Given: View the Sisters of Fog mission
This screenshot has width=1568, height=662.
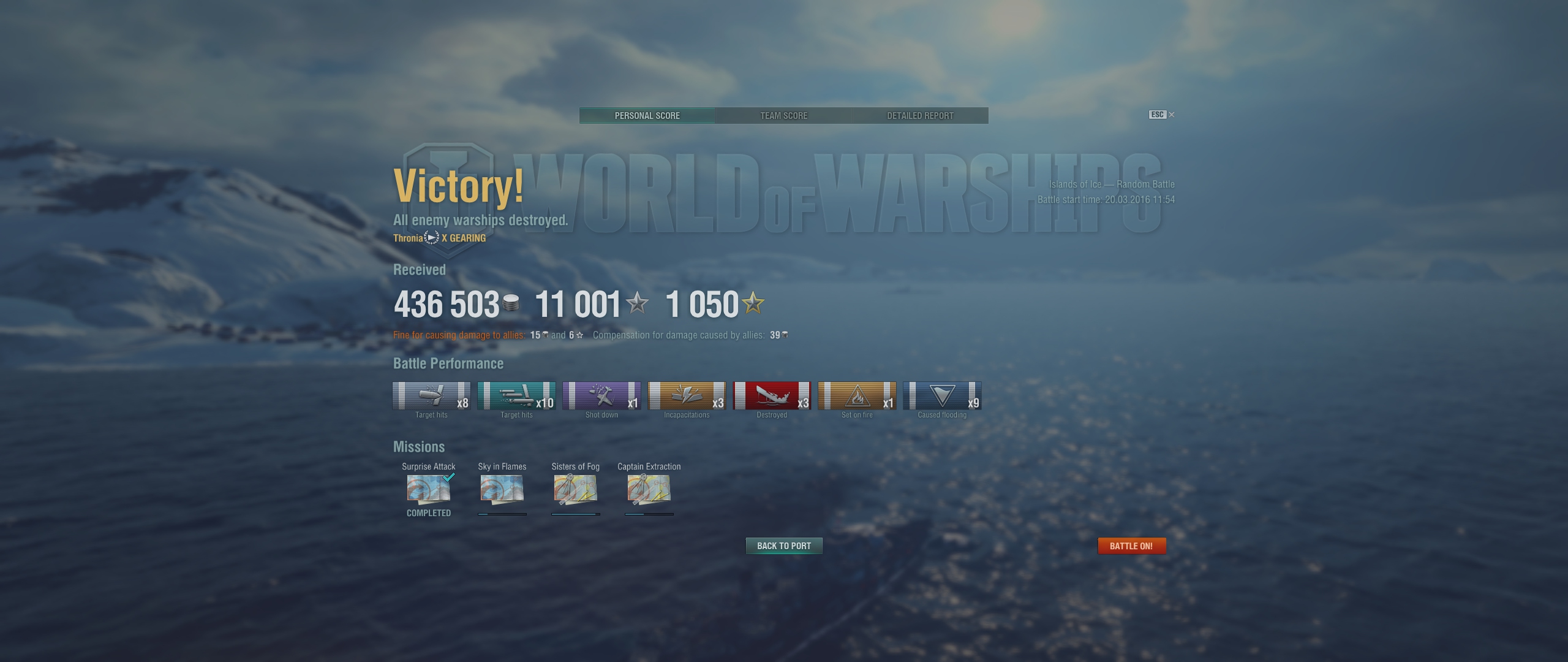Looking at the screenshot, I should [x=575, y=489].
